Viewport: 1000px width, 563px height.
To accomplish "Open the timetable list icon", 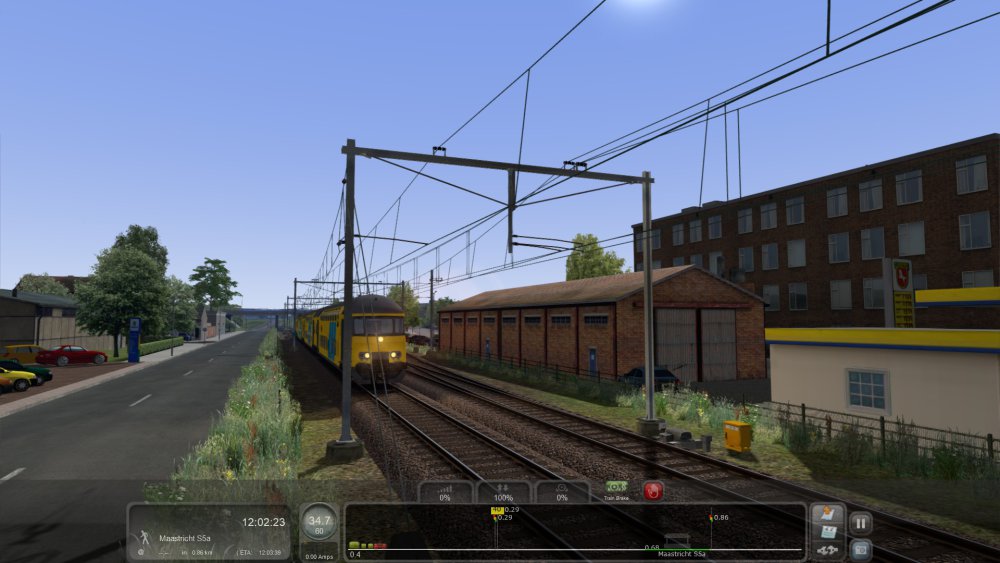I will point(827,531).
